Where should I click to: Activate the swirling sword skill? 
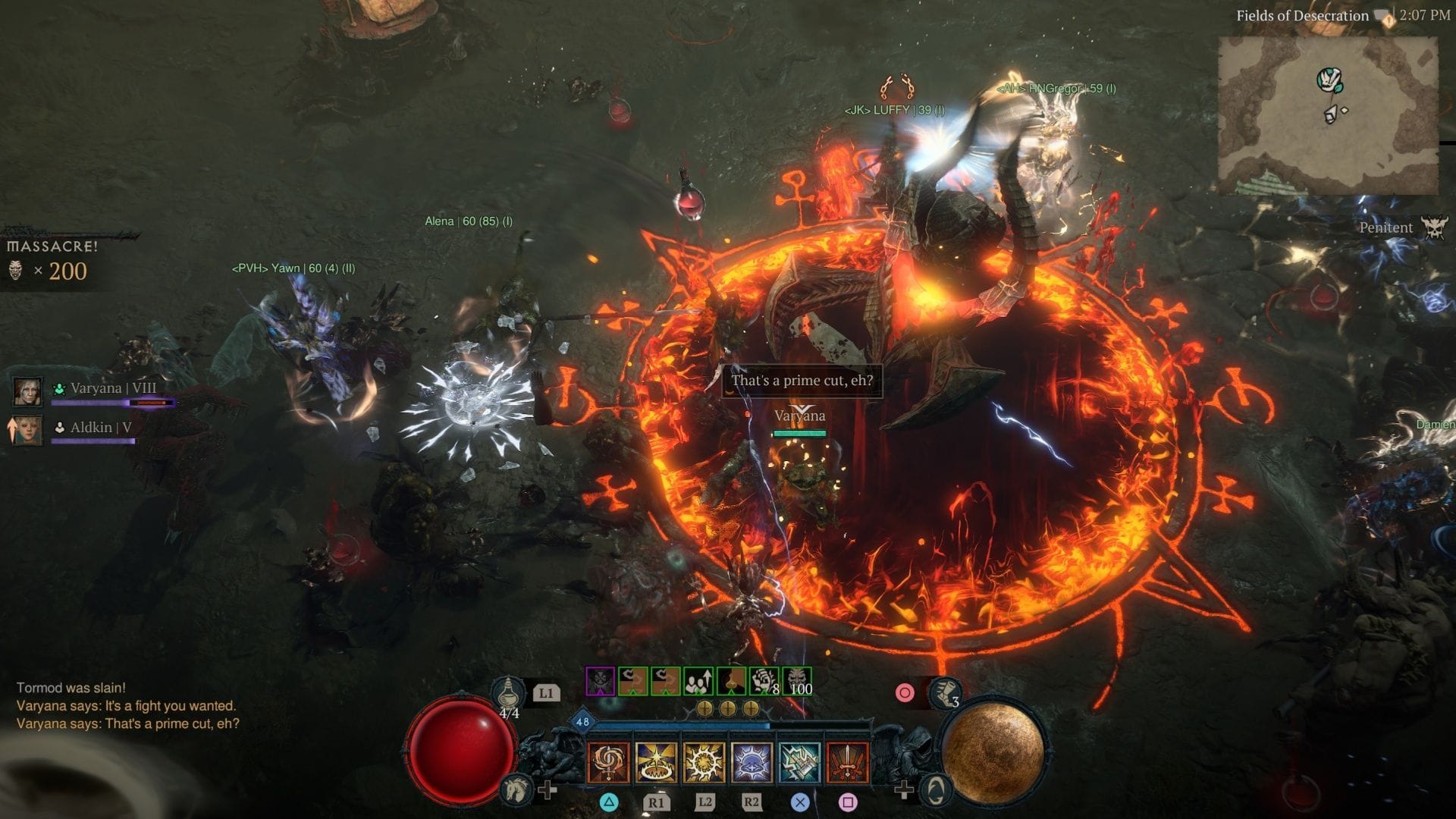click(x=608, y=761)
